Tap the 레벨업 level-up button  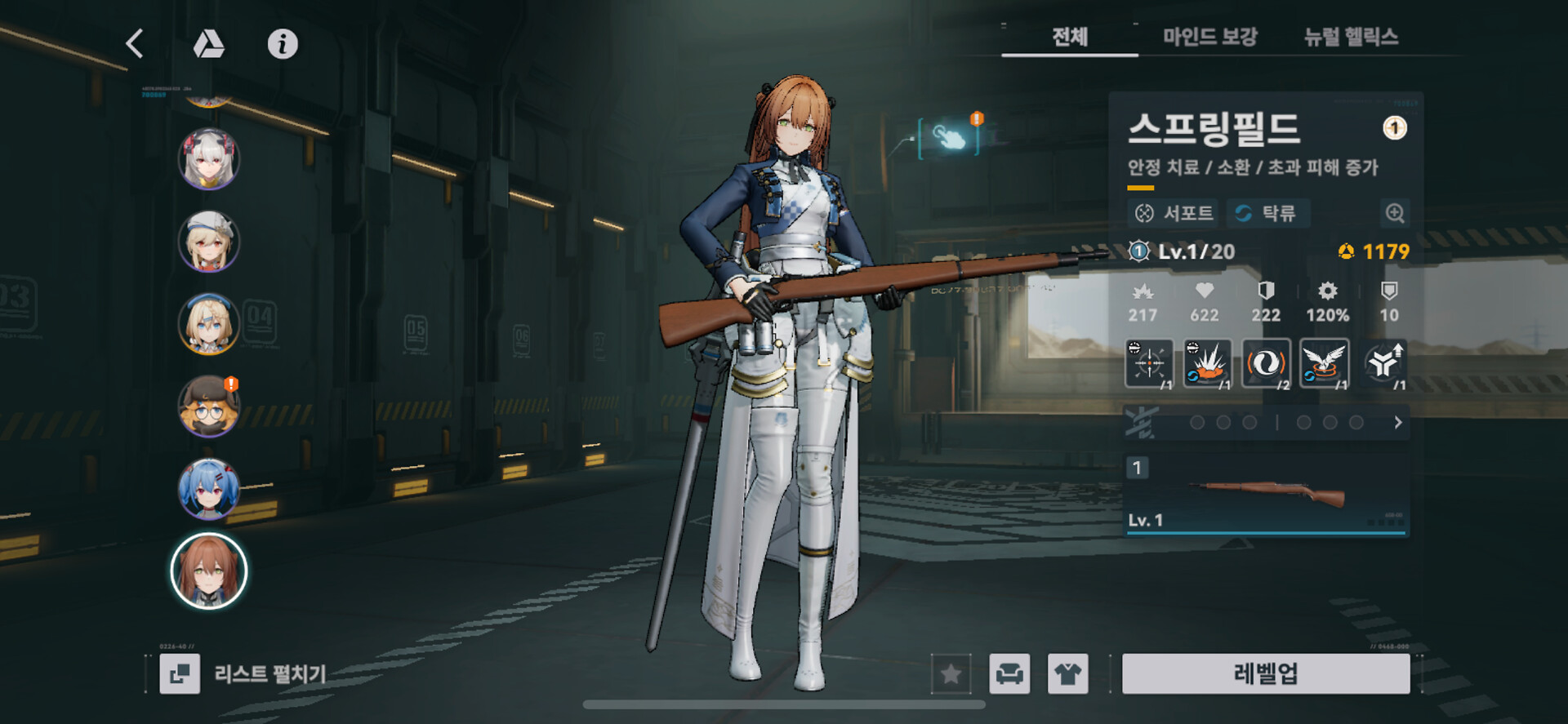(x=1265, y=673)
